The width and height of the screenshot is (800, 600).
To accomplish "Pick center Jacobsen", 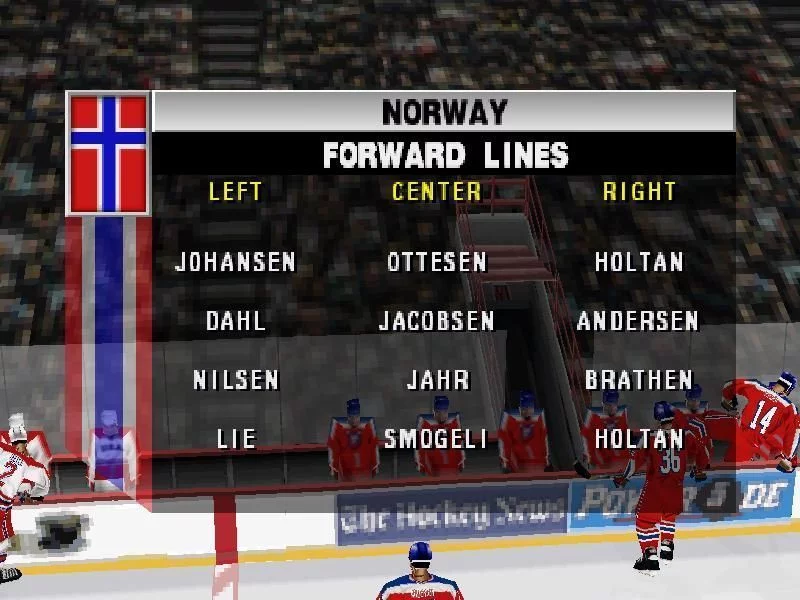I will coord(437,321).
